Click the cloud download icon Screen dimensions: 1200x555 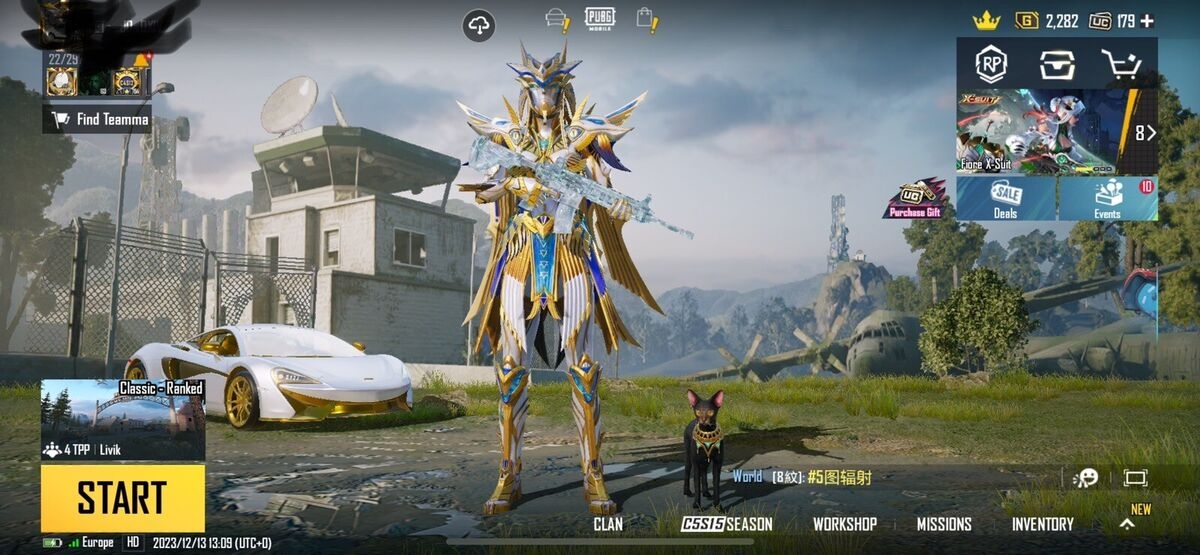(x=479, y=26)
